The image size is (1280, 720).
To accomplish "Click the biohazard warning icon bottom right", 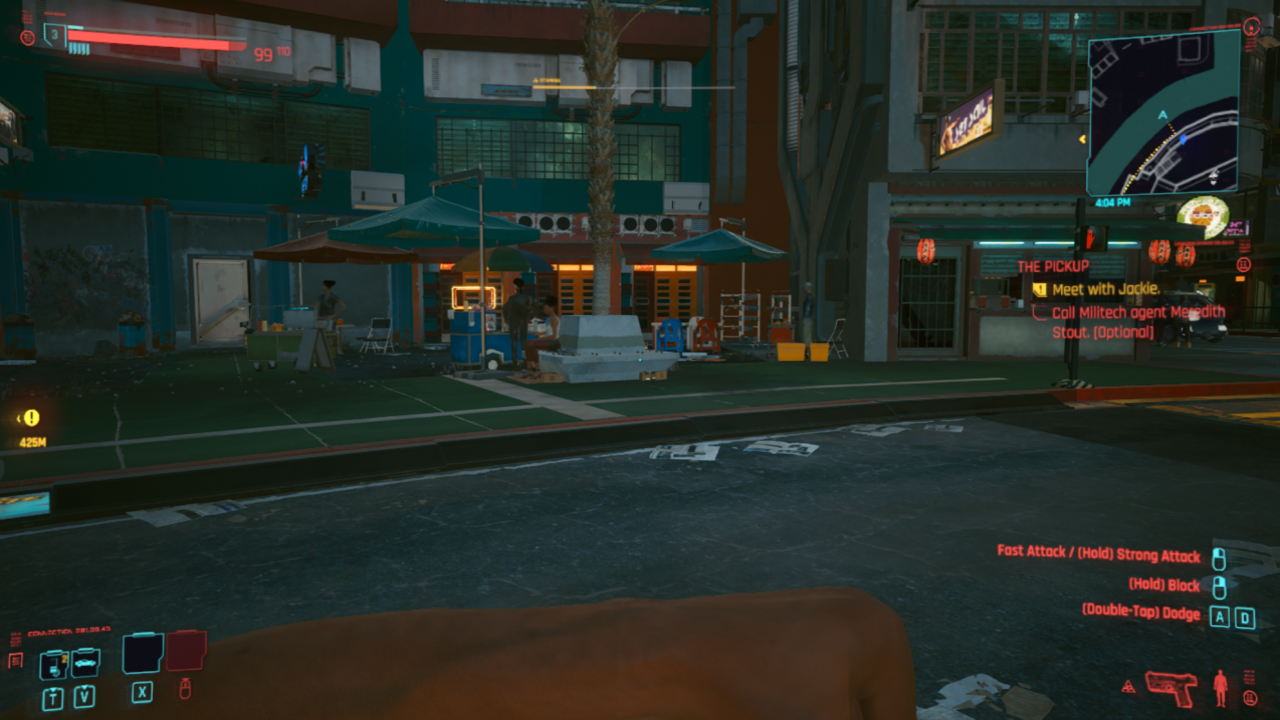I will [x=1129, y=688].
